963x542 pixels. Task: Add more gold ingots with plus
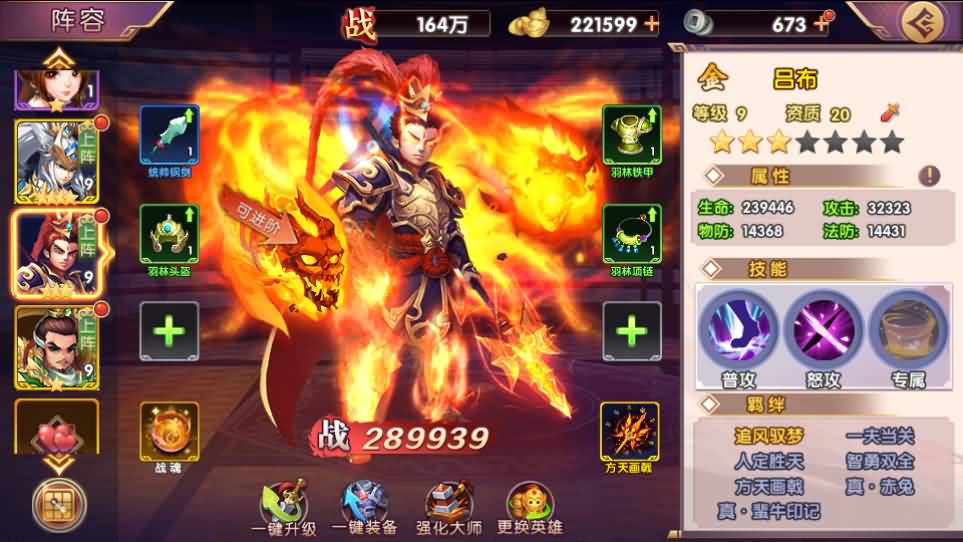(x=652, y=23)
